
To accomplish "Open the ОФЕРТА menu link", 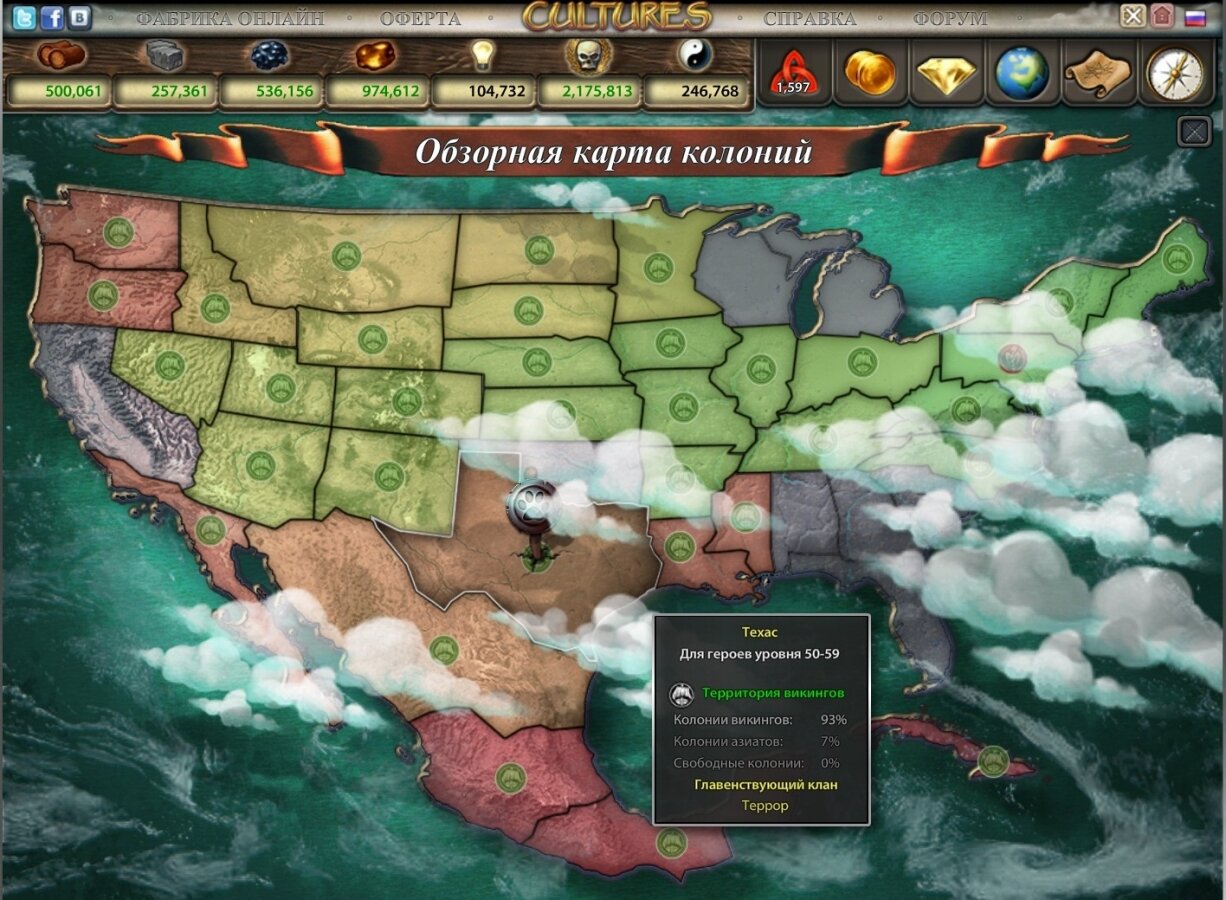I will point(420,18).
